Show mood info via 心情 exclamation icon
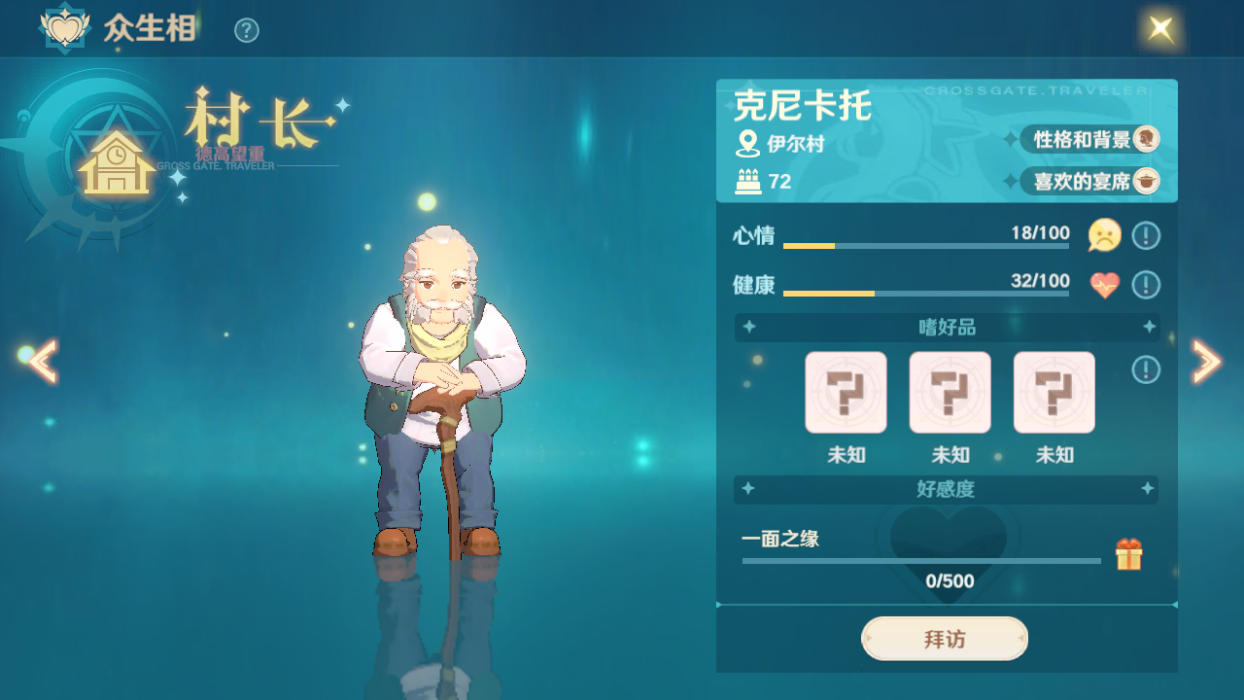 coord(1146,236)
